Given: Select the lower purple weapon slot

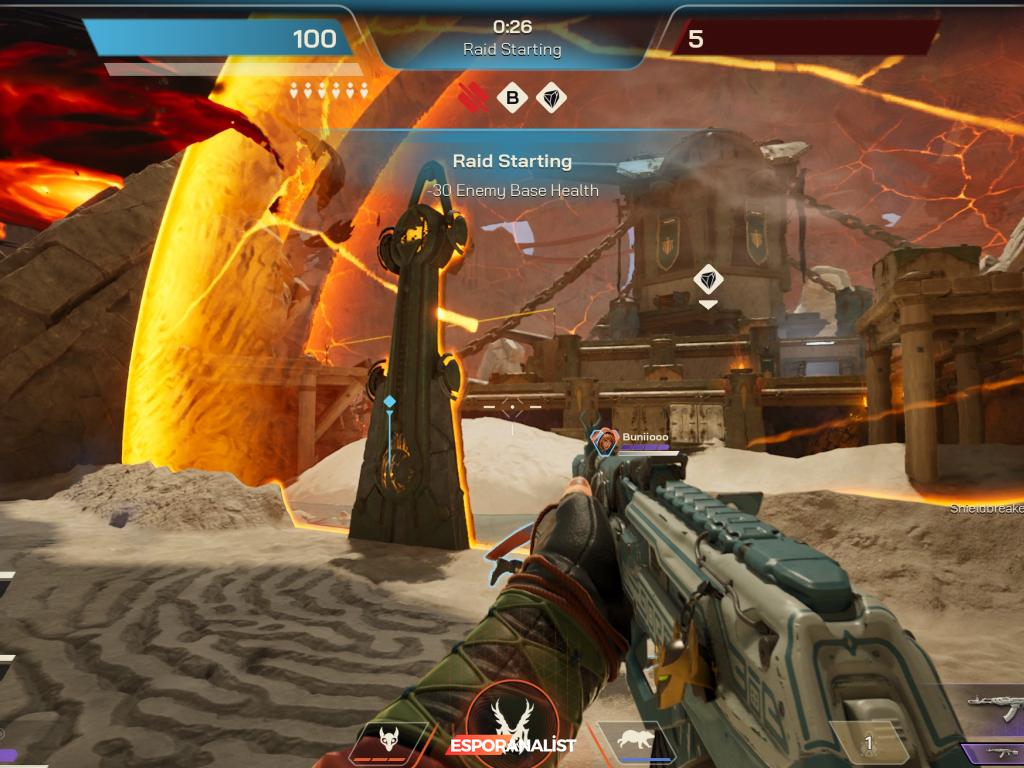Looking at the screenshot, I should (996, 753).
